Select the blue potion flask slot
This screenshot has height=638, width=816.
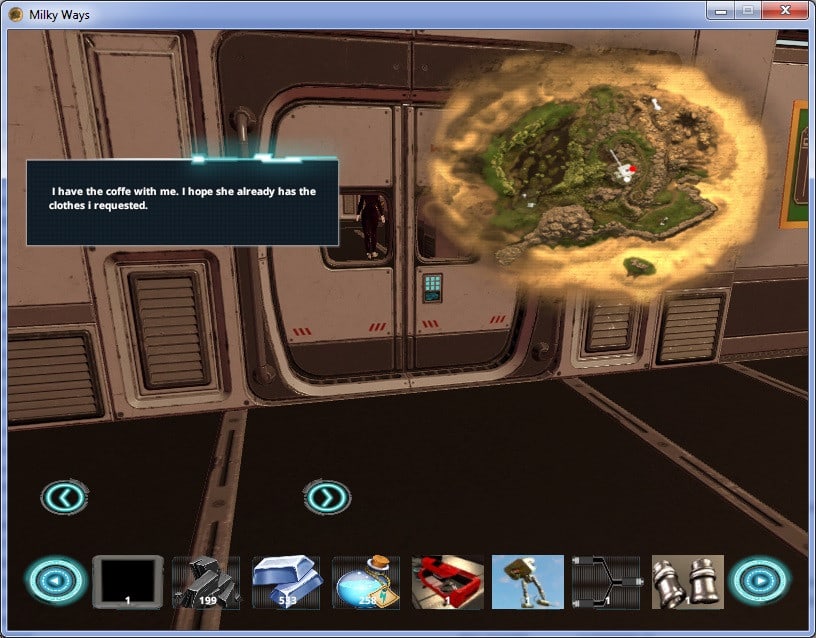(x=366, y=581)
